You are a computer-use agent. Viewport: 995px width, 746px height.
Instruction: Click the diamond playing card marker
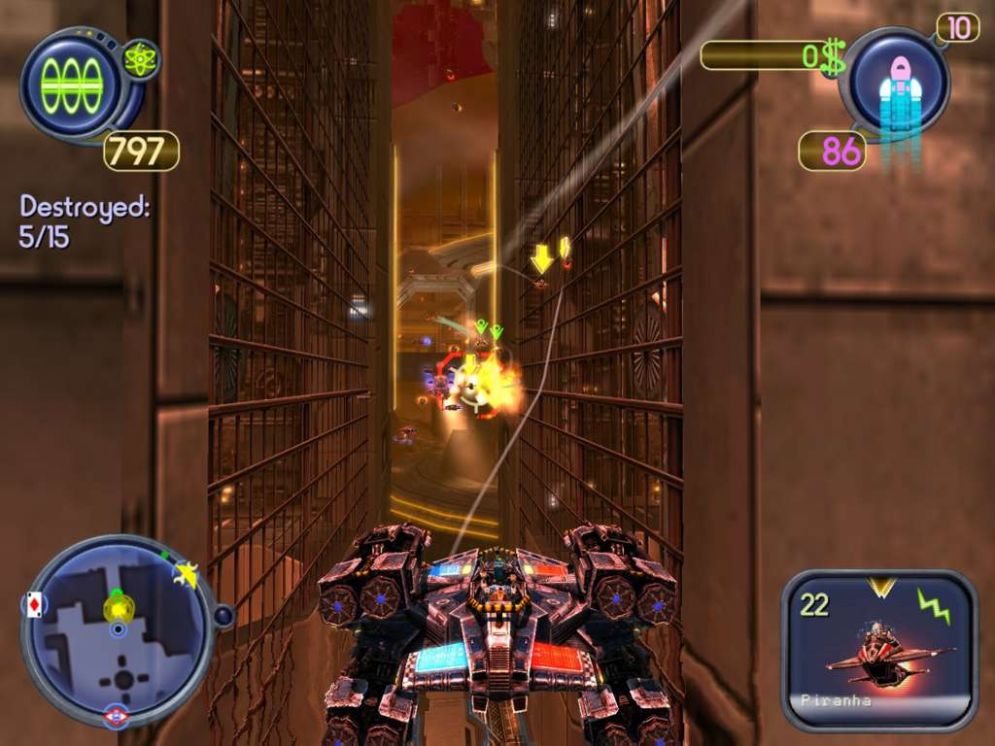(34, 606)
